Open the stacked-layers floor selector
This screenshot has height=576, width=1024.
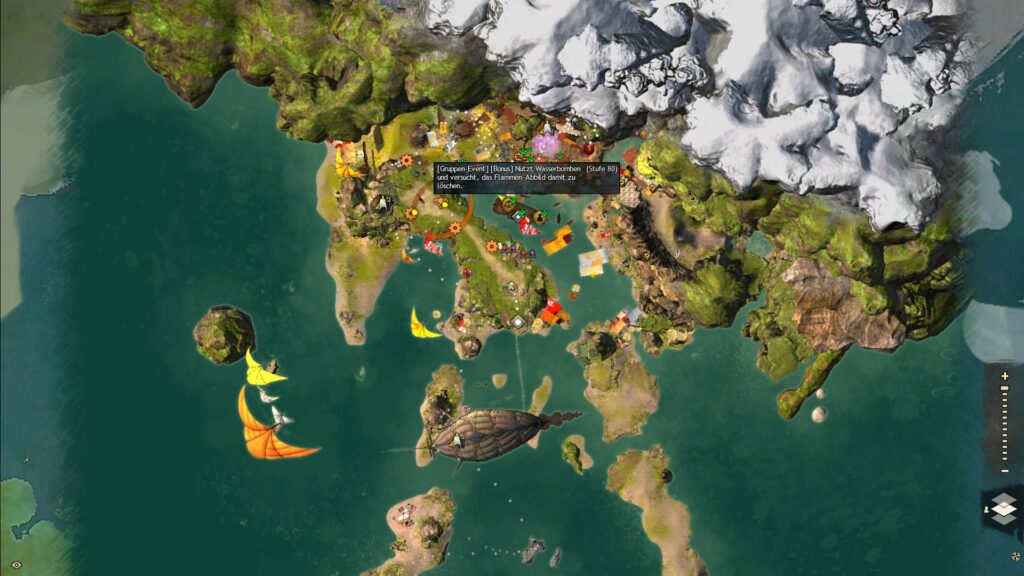[x=1003, y=506]
